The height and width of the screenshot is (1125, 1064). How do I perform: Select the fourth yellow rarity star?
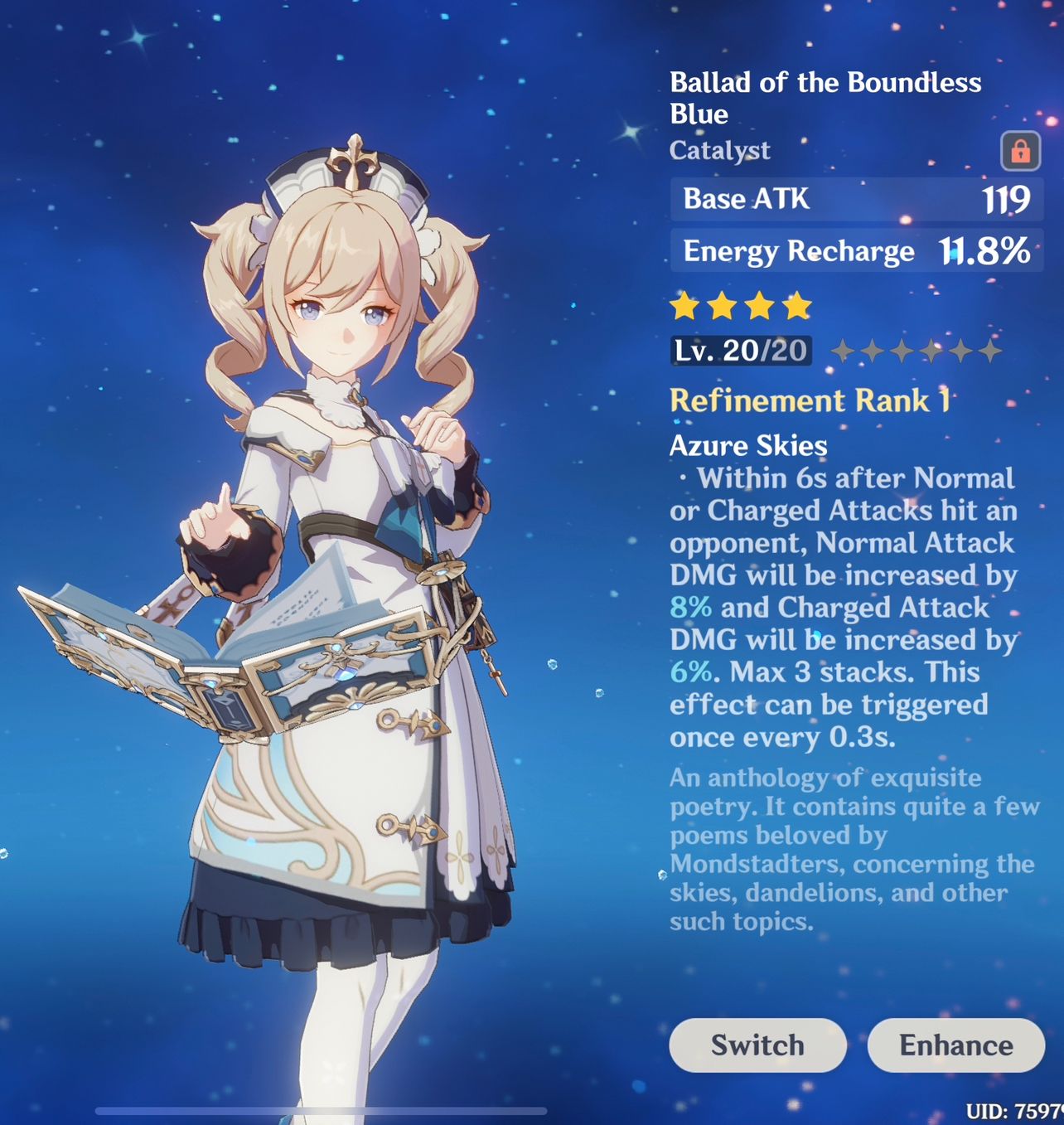tap(798, 307)
